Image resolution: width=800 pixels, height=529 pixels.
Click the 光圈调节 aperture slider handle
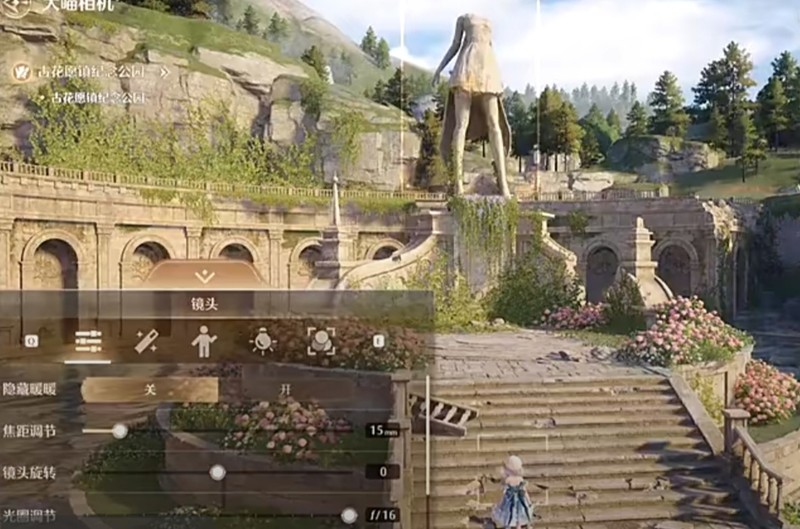pos(349,515)
